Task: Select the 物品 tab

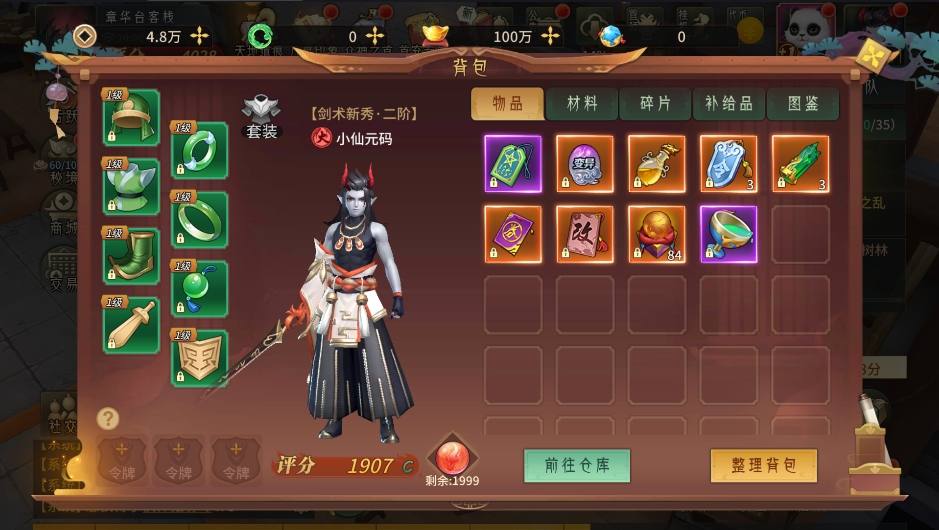Action: point(508,104)
